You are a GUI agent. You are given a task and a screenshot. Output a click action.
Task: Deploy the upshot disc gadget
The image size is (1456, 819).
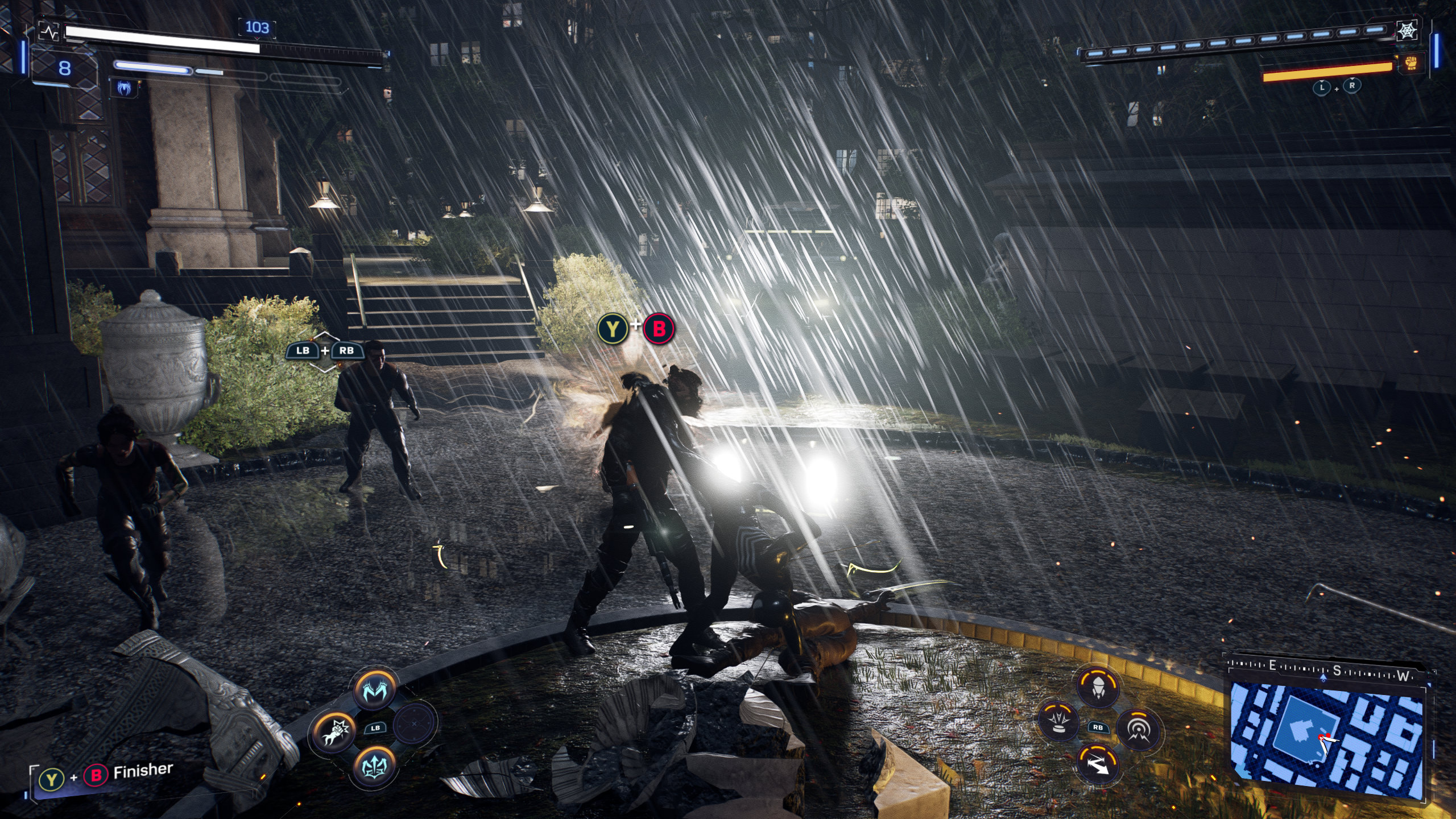(x=1059, y=722)
